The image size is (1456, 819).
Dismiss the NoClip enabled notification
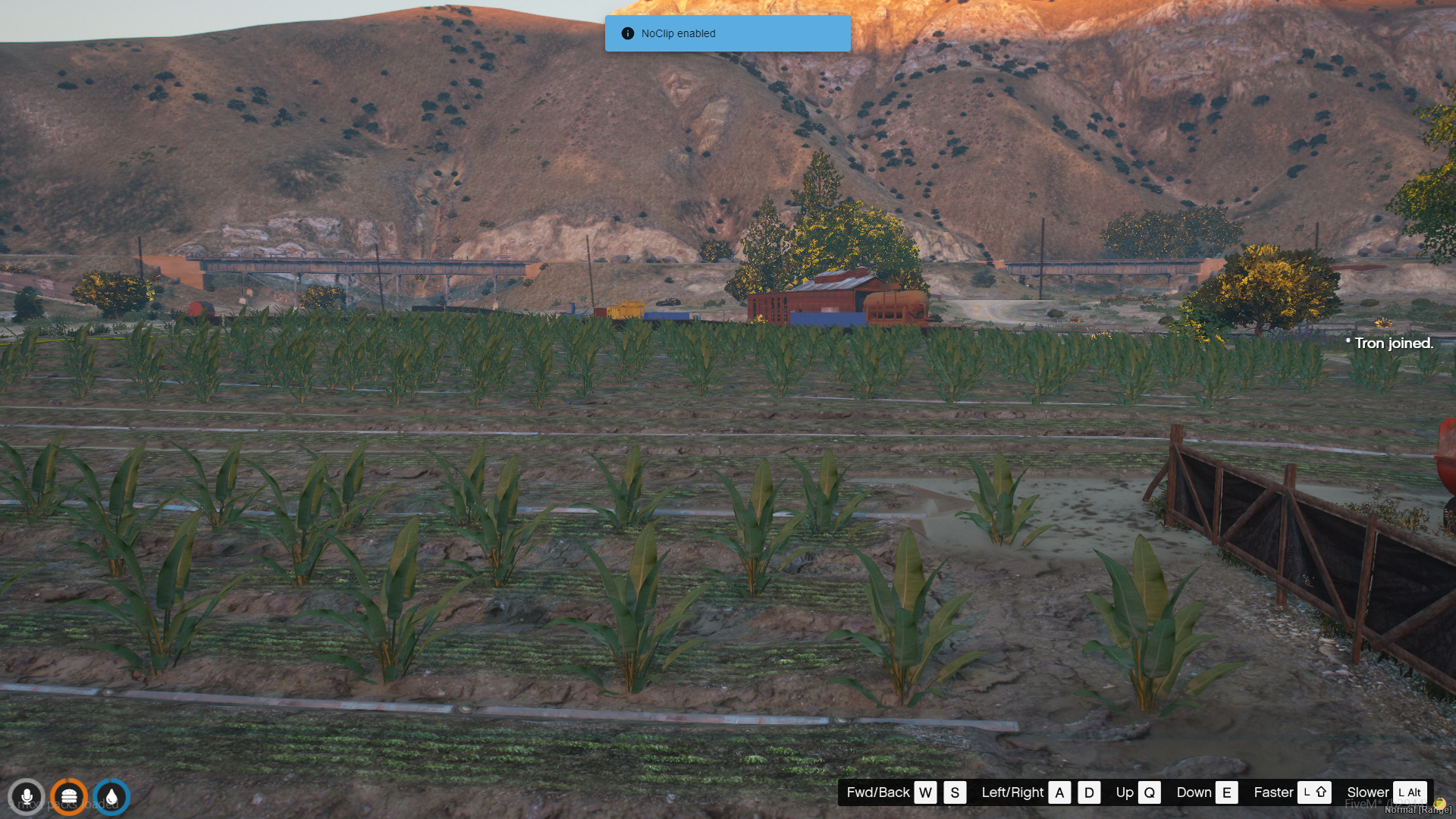[x=726, y=33]
